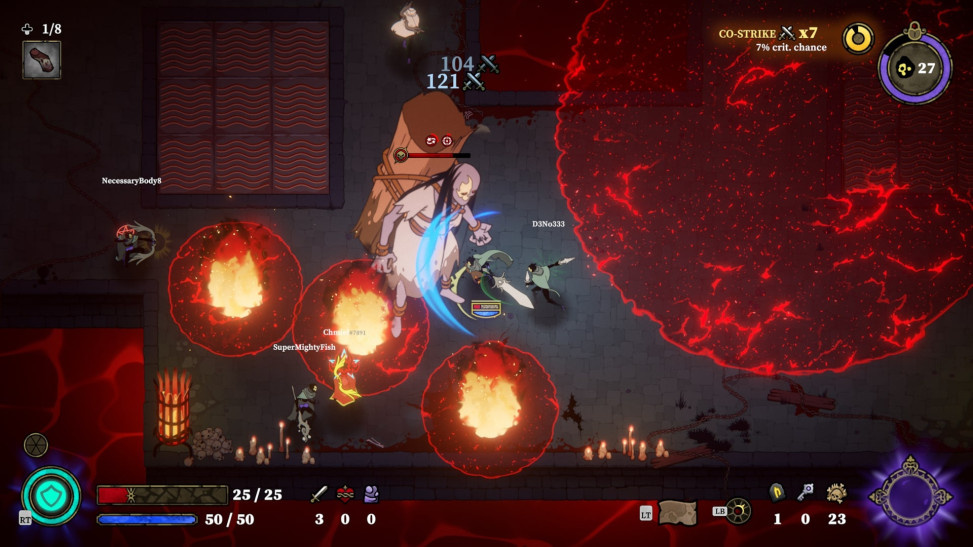Select the yellow rune stone icon
The height and width of the screenshot is (547, 973).
[777, 492]
